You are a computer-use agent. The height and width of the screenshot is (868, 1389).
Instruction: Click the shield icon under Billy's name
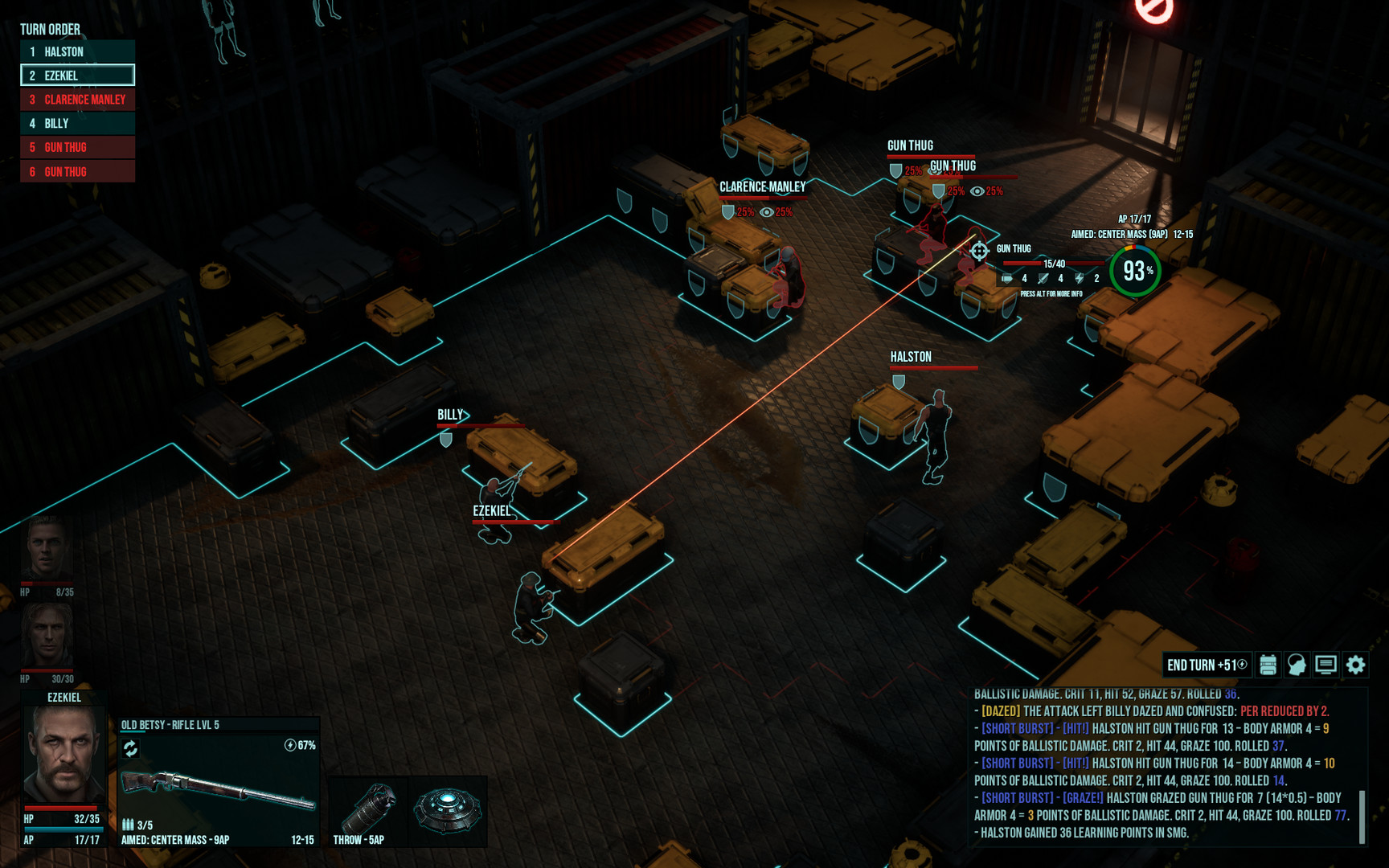tap(445, 440)
